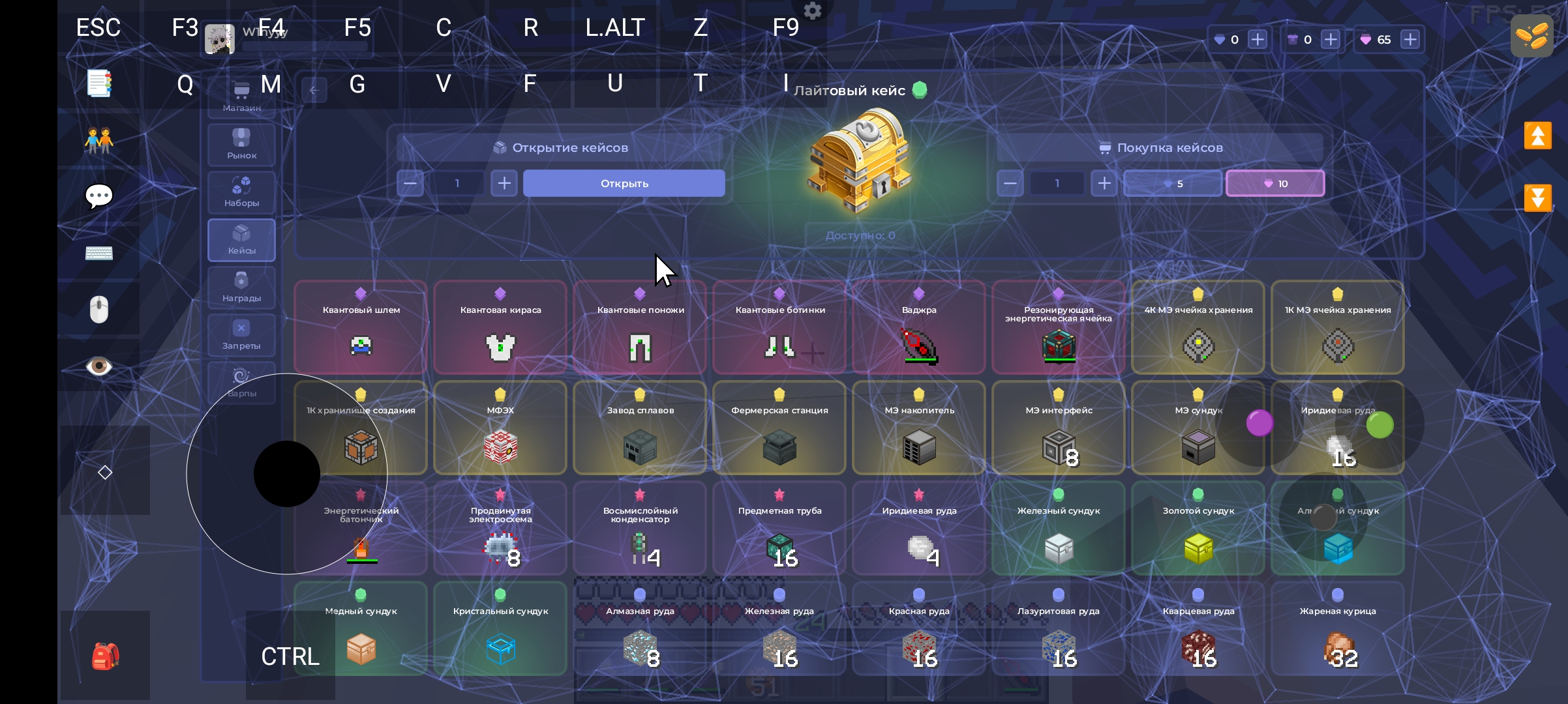Open the chat speech bubble
The image size is (1568, 704).
pyautogui.click(x=99, y=196)
